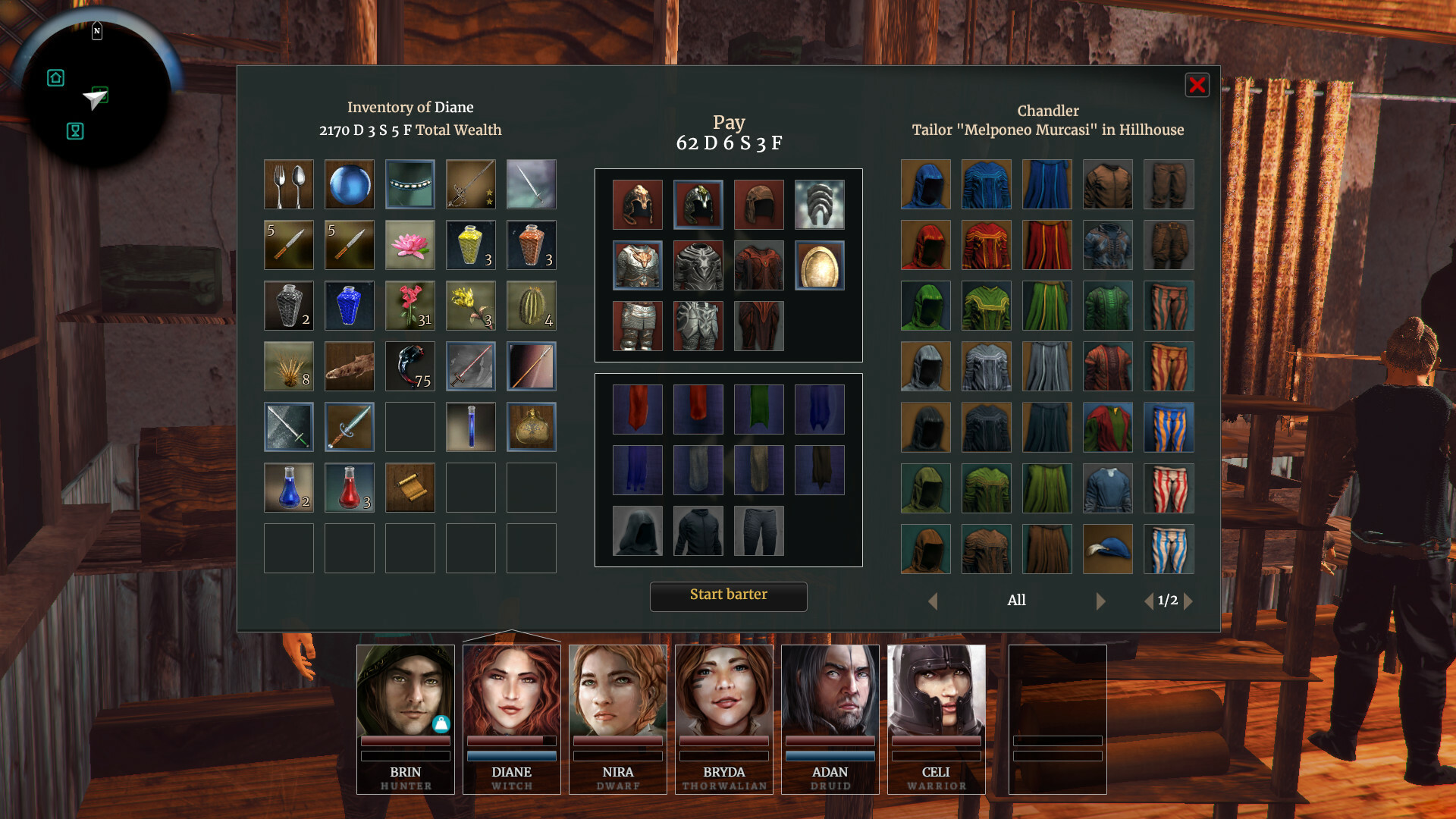Select the red robe thumbnail in Chandler's inventory
This screenshot has width=1456, height=819.
(987, 245)
